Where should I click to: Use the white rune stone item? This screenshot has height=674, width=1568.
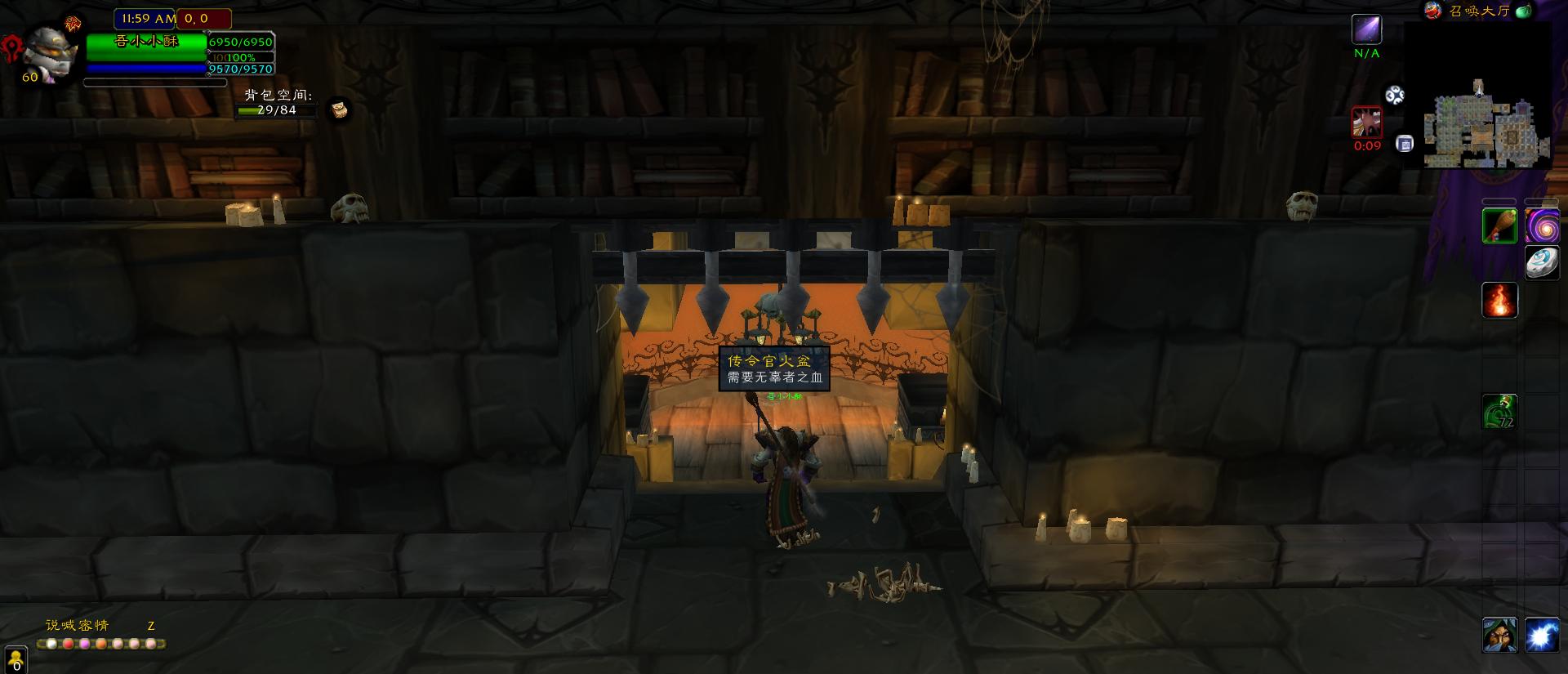point(1541,262)
